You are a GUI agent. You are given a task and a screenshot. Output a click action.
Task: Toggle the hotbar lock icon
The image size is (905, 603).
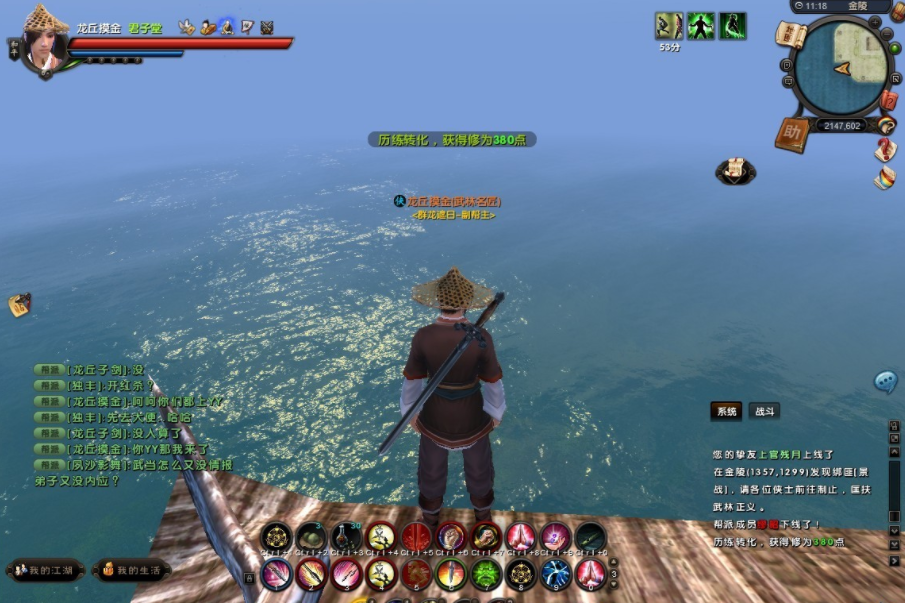tap(249, 577)
